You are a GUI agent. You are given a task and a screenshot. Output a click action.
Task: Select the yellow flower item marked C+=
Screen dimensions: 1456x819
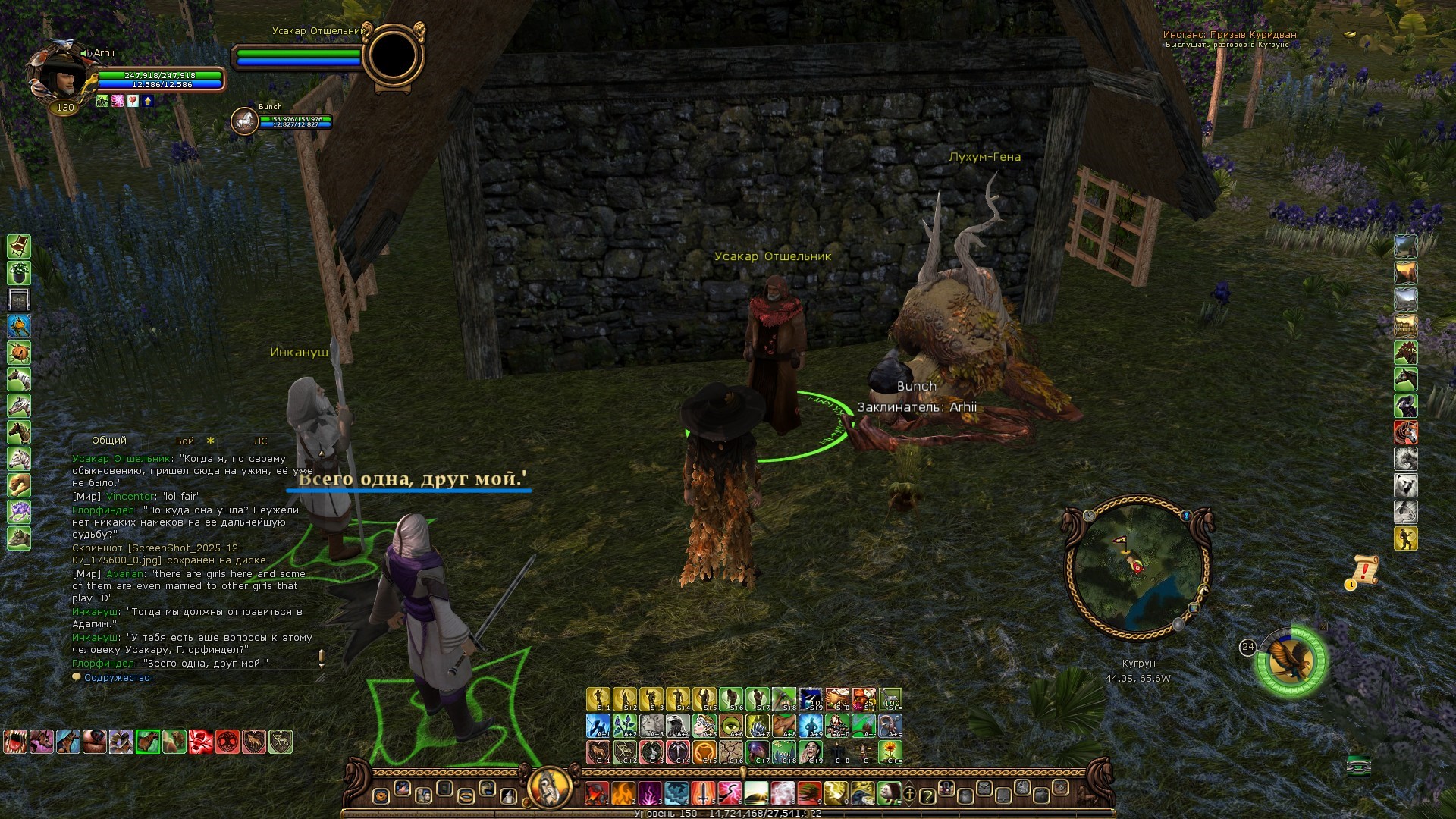pyautogui.click(x=890, y=752)
